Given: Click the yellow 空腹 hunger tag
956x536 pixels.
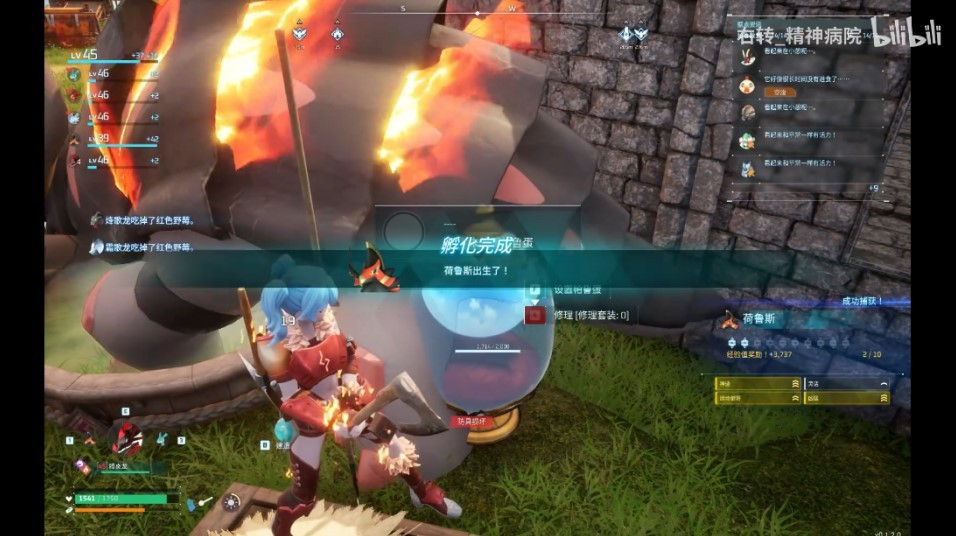Looking at the screenshot, I should point(786,91).
